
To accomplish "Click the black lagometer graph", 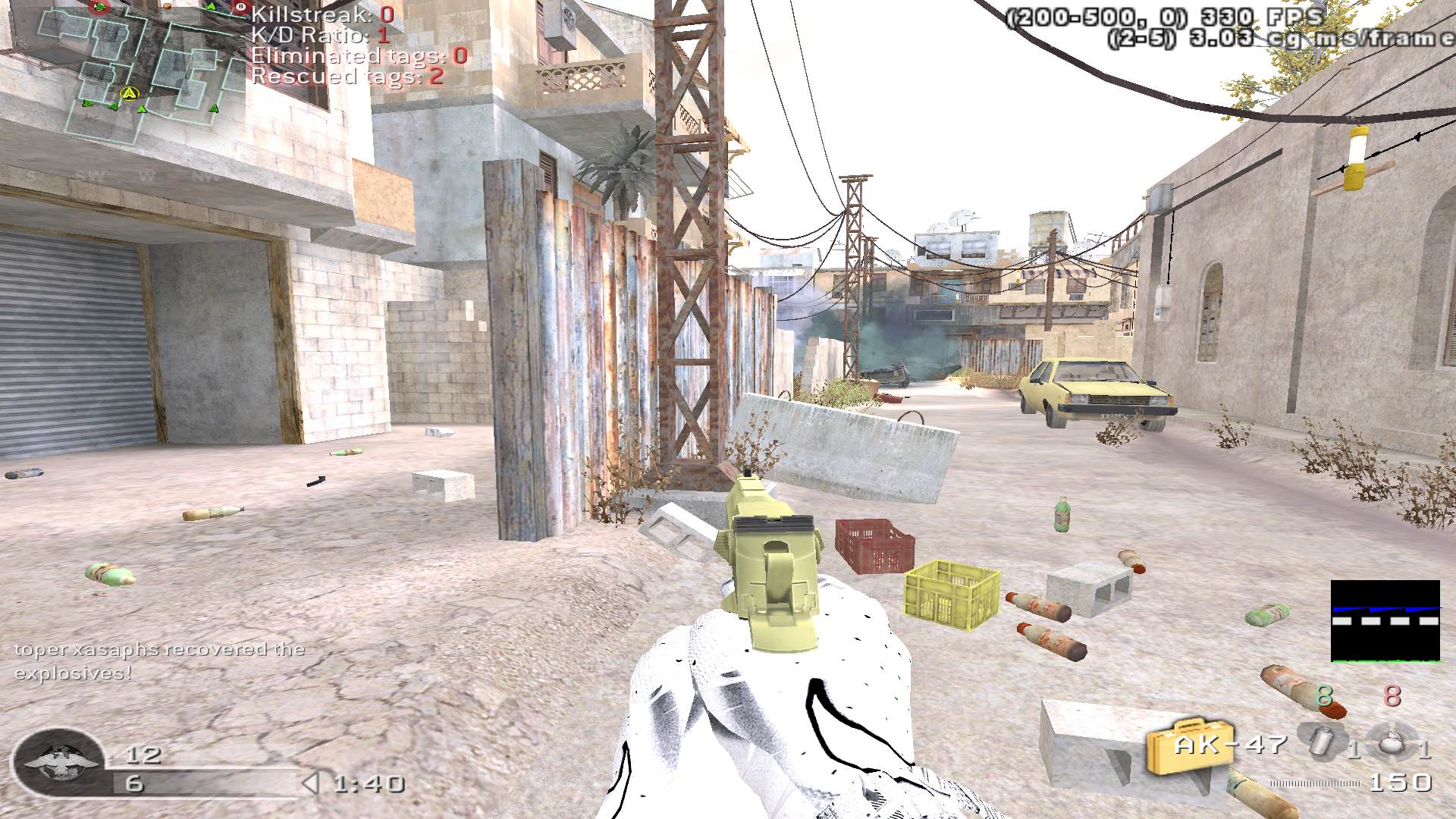I will [x=1385, y=621].
